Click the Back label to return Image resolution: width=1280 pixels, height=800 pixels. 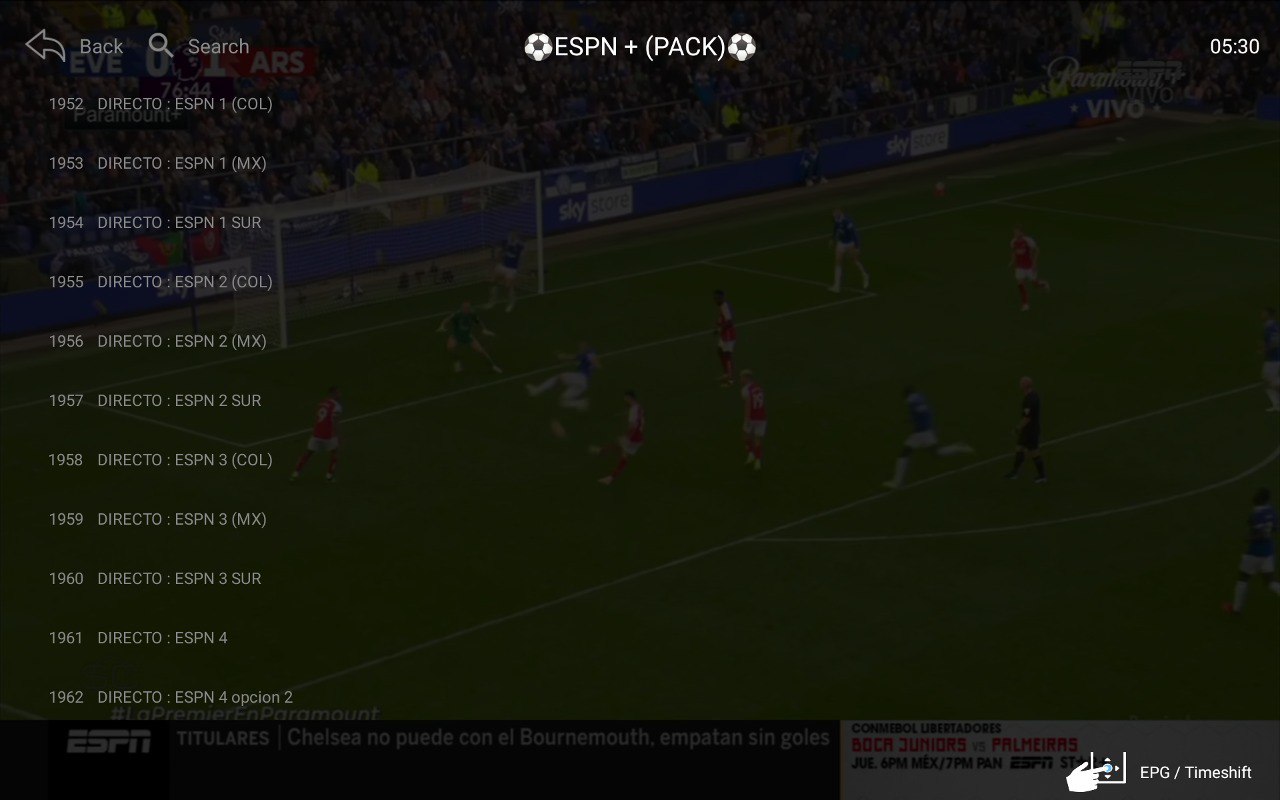pos(99,46)
